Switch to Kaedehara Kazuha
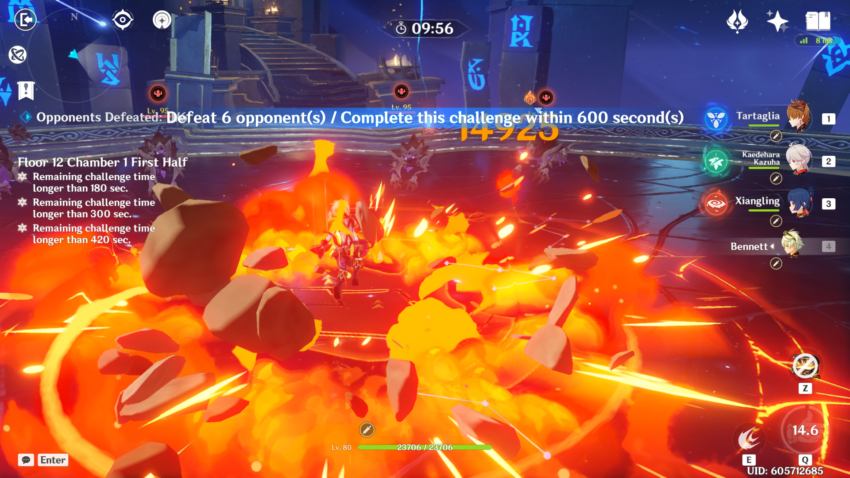Screen dimensions: 850x478 click(797, 160)
